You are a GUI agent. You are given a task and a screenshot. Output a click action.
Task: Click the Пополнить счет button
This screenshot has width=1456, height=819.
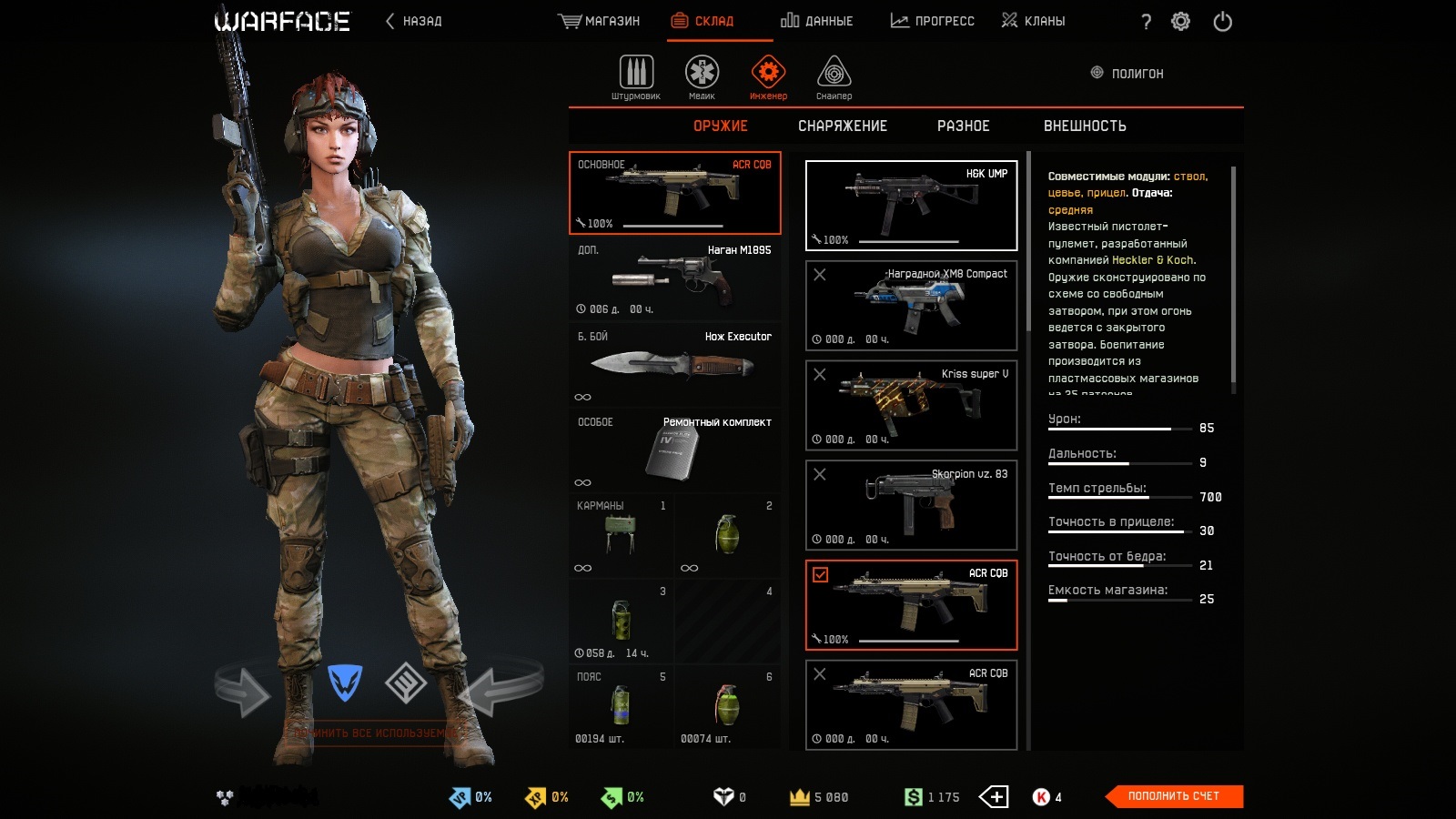1173,796
